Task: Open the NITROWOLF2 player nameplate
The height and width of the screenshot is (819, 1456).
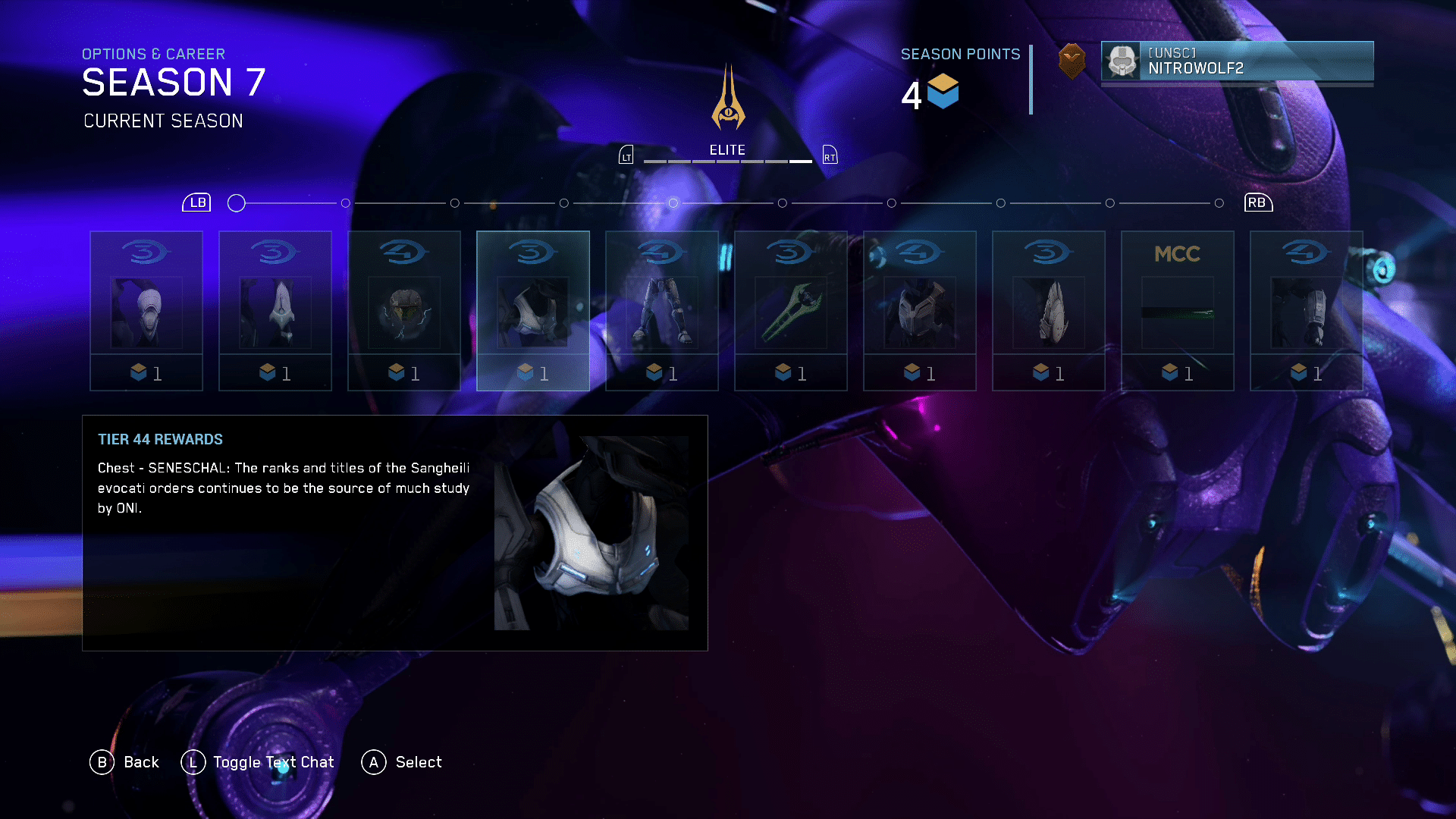Action: pos(1237,61)
